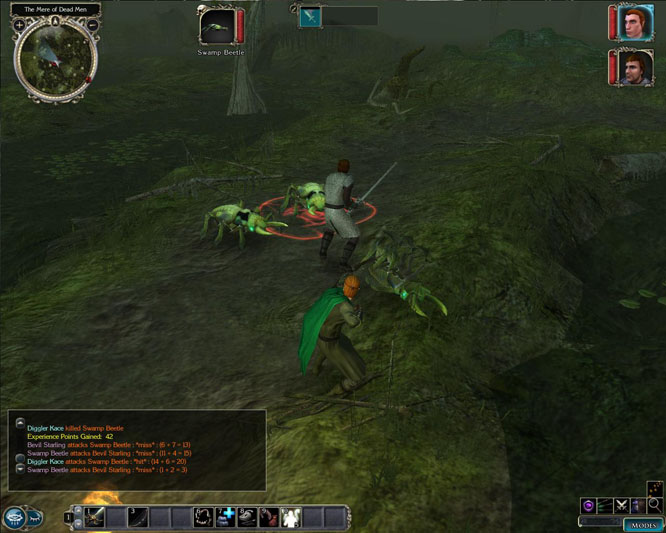Zoom out the minimap with minus button
Viewport: 666px width, 533px height.
(92, 26)
